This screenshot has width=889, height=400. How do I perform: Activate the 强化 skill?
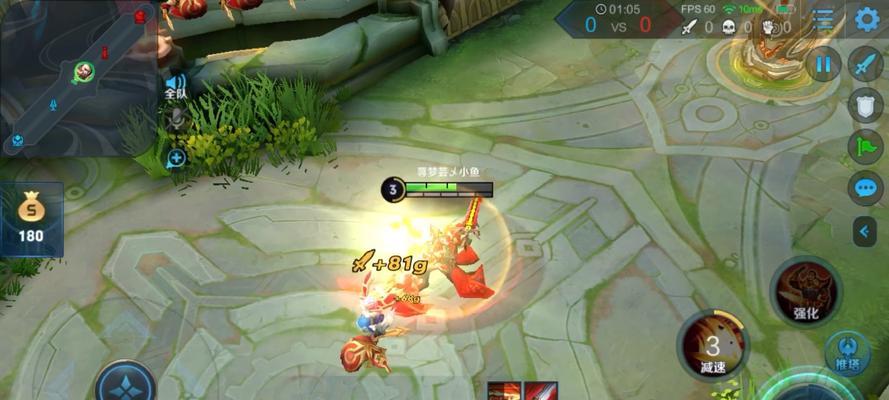806,291
